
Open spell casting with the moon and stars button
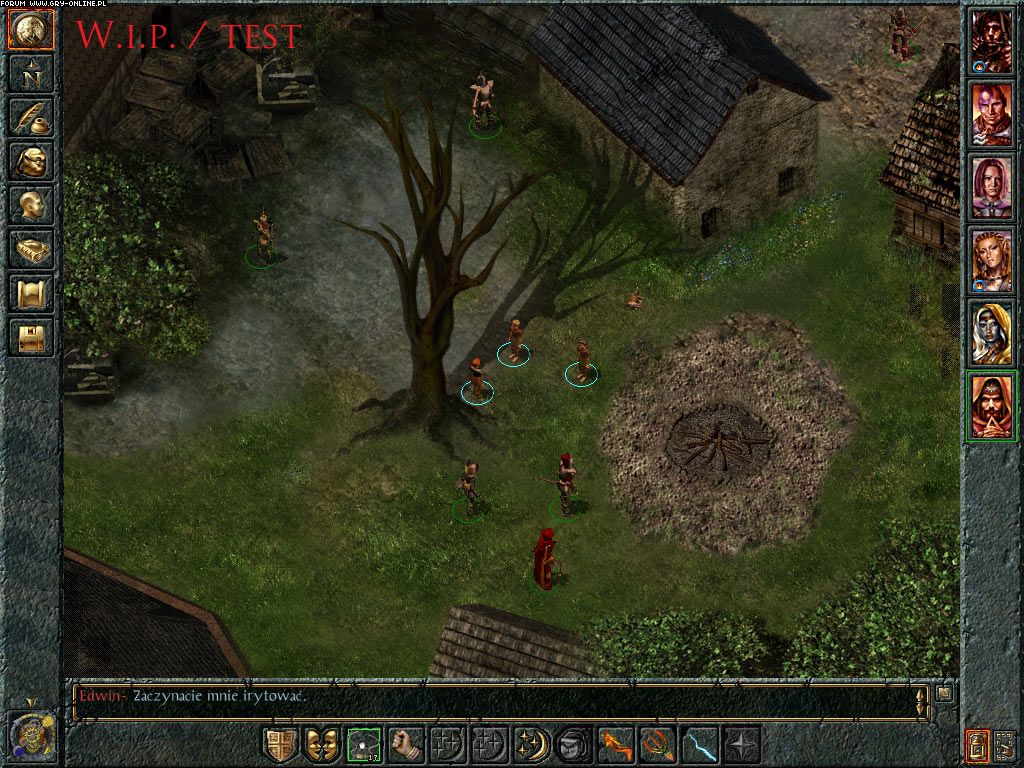pyautogui.click(x=532, y=745)
